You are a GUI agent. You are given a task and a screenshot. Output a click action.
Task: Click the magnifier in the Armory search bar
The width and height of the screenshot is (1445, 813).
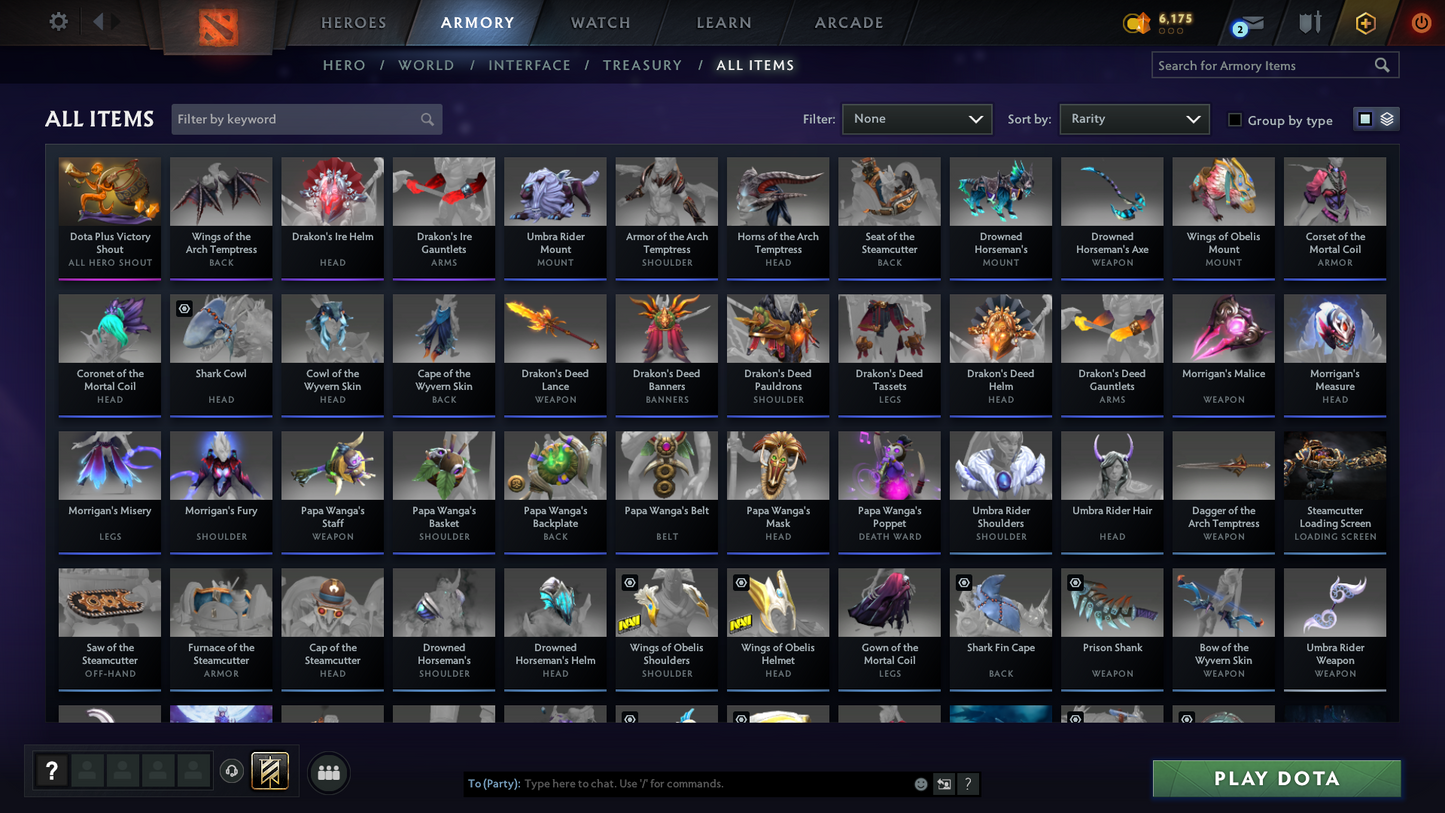1383,65
